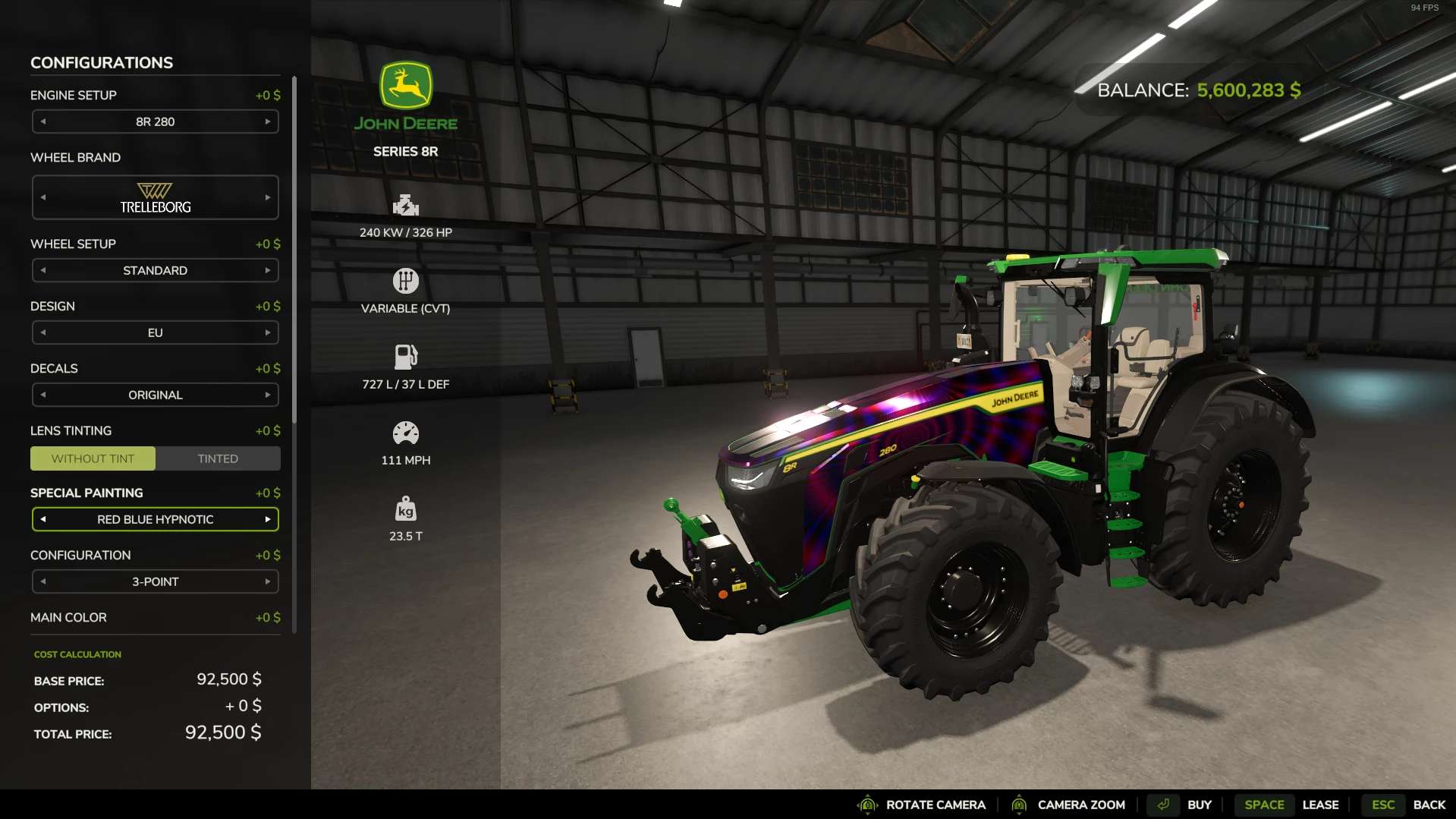The width and height of the screenshot is (1456, 819).
Task: Advance Configuration past 3-Point
Action: coord(268,581)
